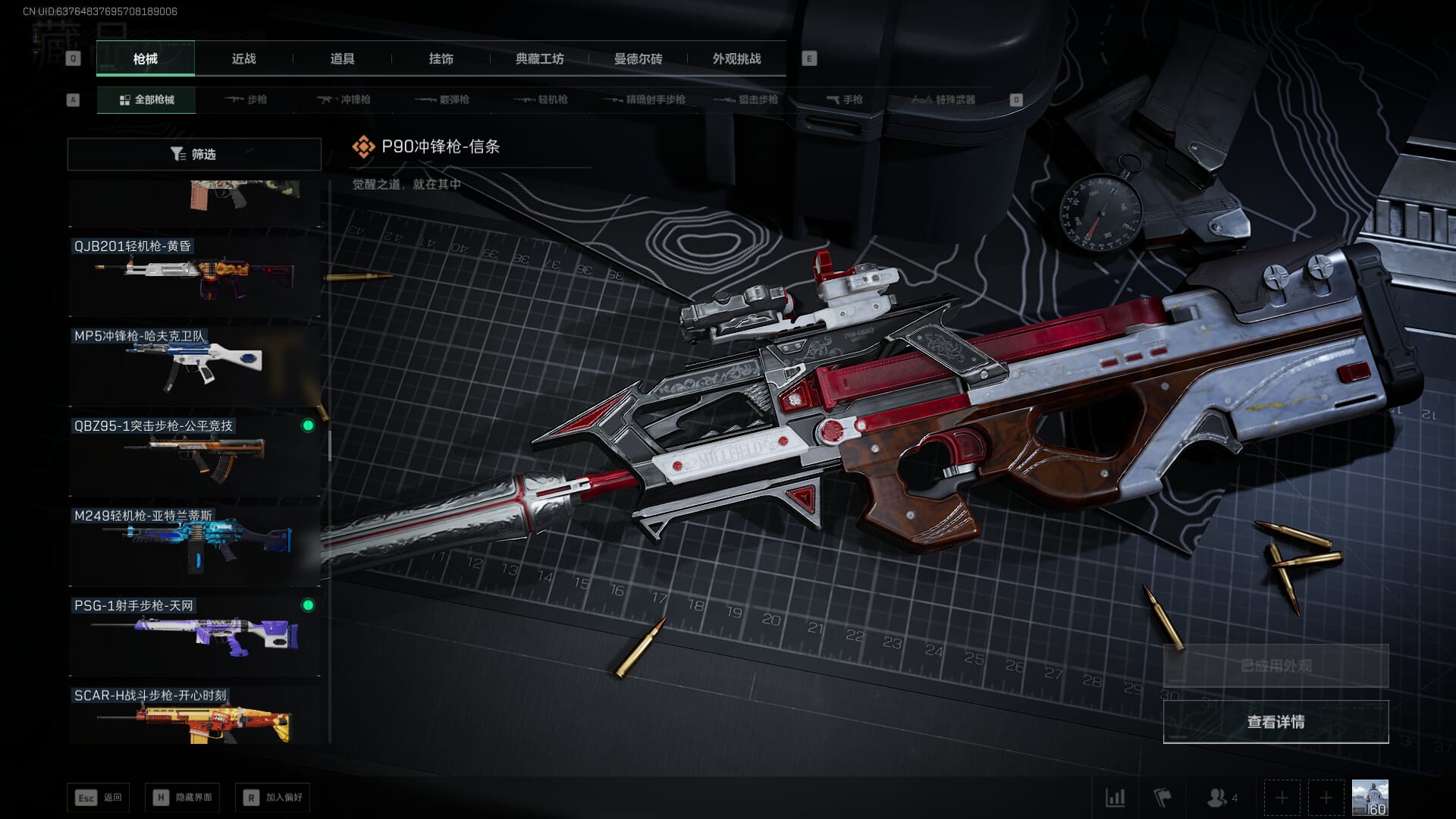Click the 查看详情 view details button

[x=1276, y=722]
